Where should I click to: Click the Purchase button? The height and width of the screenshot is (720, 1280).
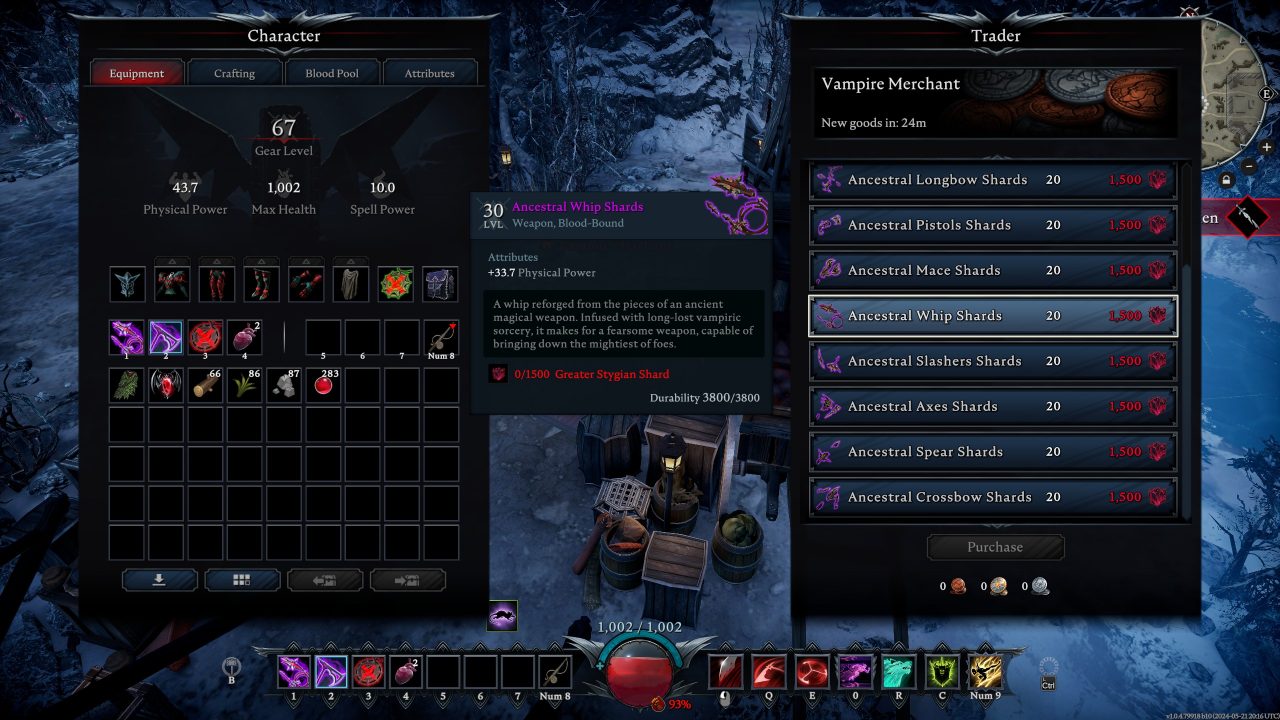pos(994,547)
